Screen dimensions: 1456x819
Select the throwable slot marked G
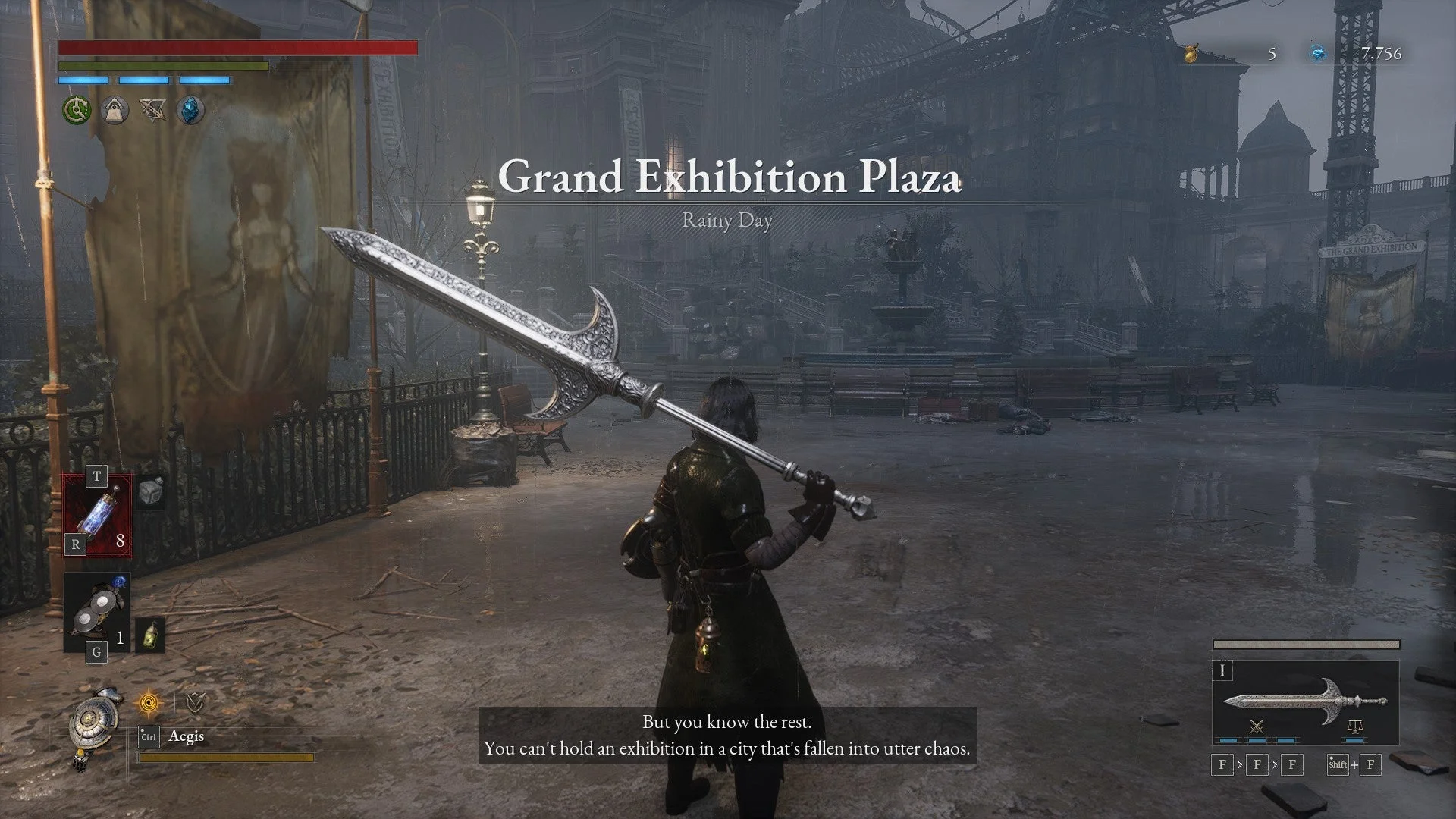[x=97, y=610]
